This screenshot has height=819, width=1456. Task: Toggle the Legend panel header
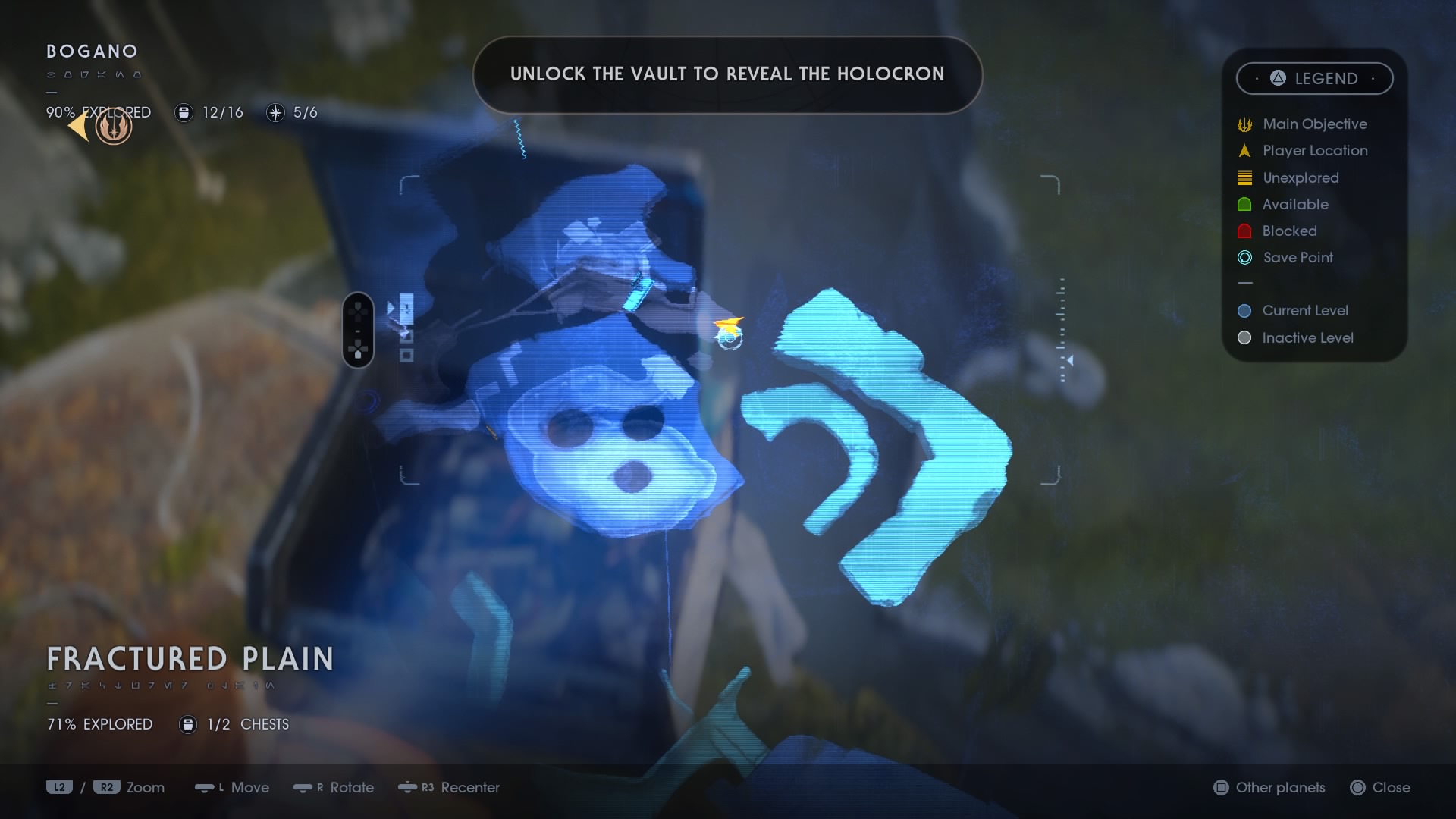coord(1314,78)
